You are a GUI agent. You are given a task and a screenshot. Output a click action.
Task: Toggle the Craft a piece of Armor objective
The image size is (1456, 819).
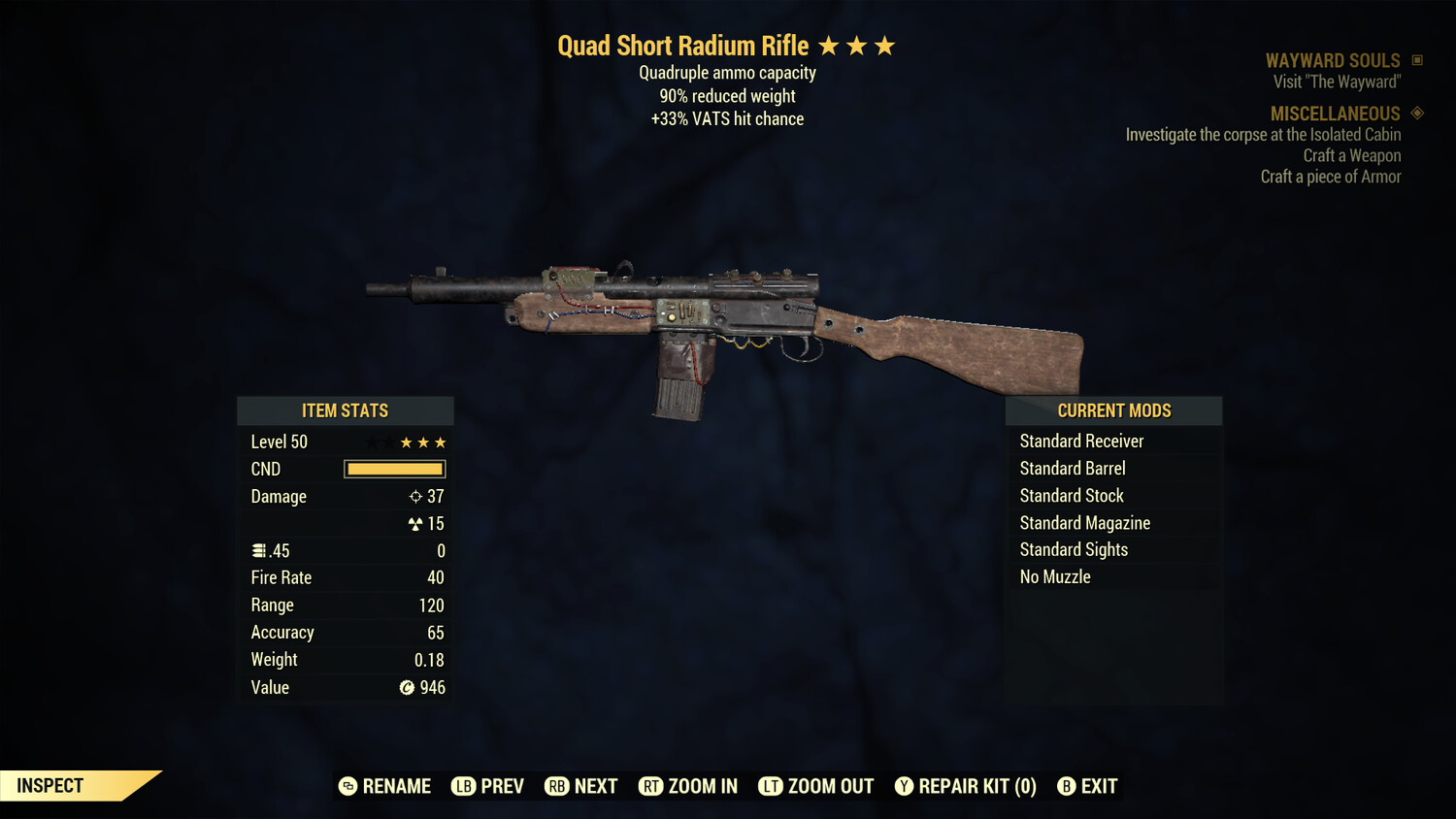tap(1331, 177)
